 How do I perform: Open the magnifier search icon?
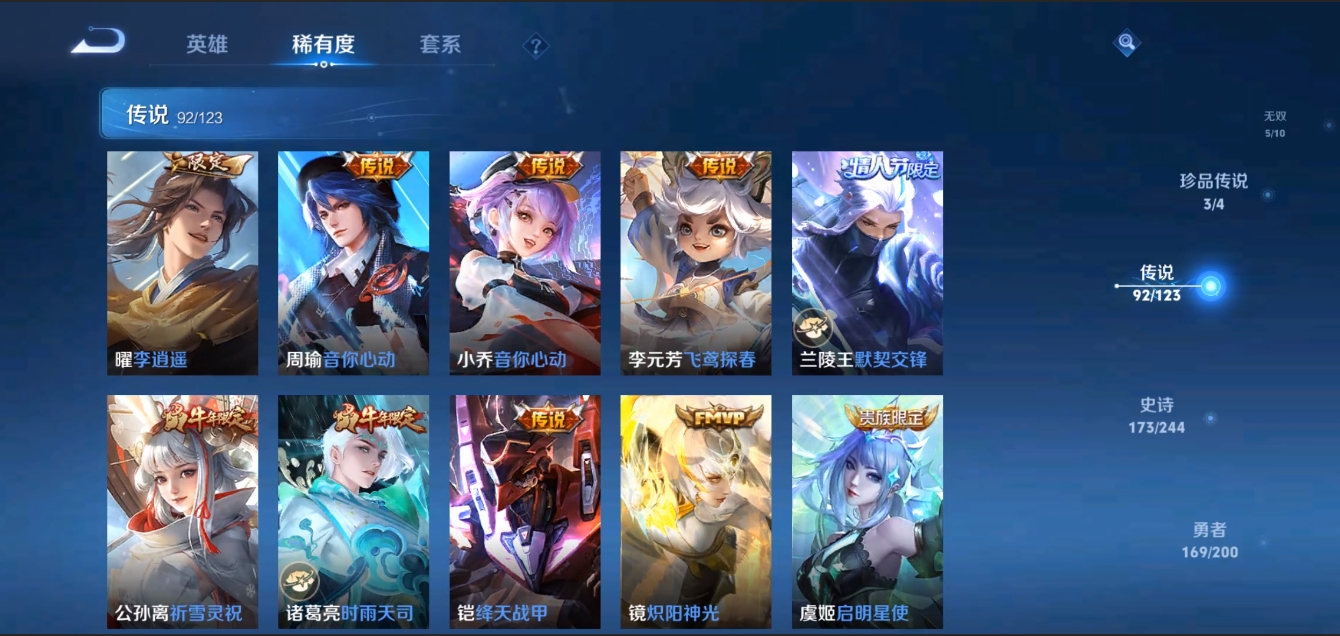(1127, 43)
